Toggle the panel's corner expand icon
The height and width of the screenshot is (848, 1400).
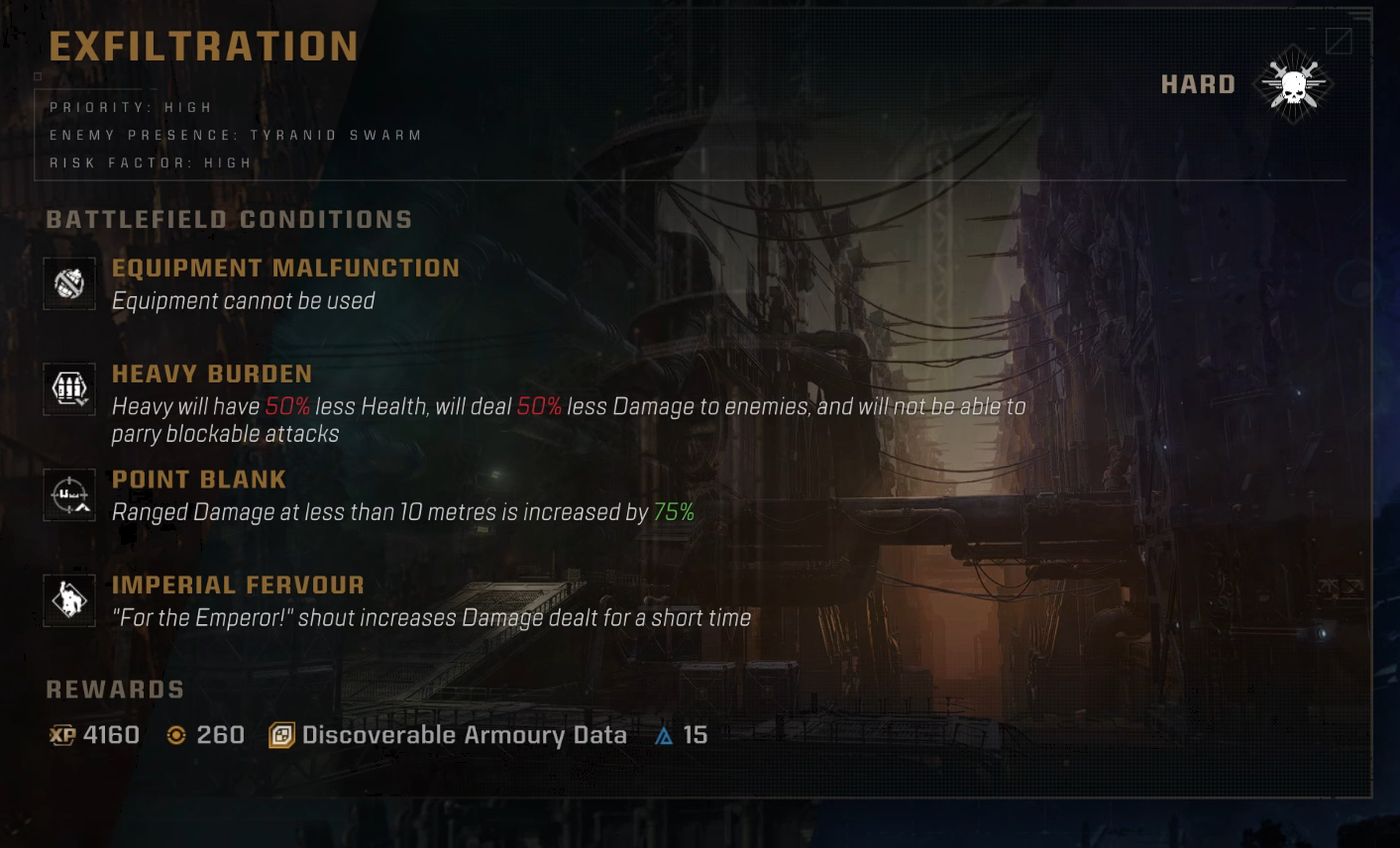coord(1339,41)
